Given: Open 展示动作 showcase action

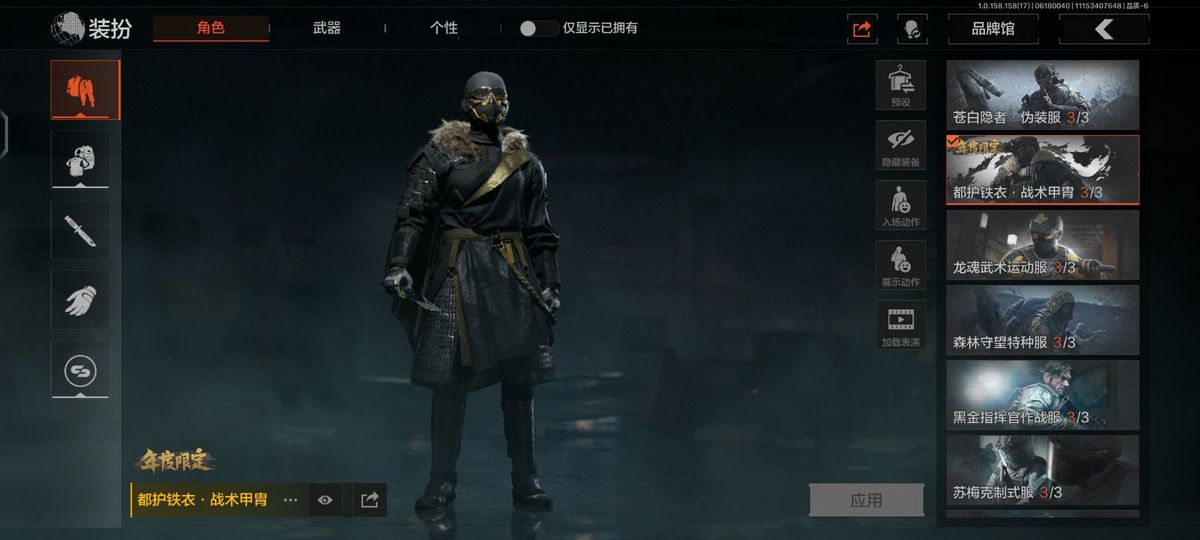Looking at the screenshot, I should pos(900,265).
